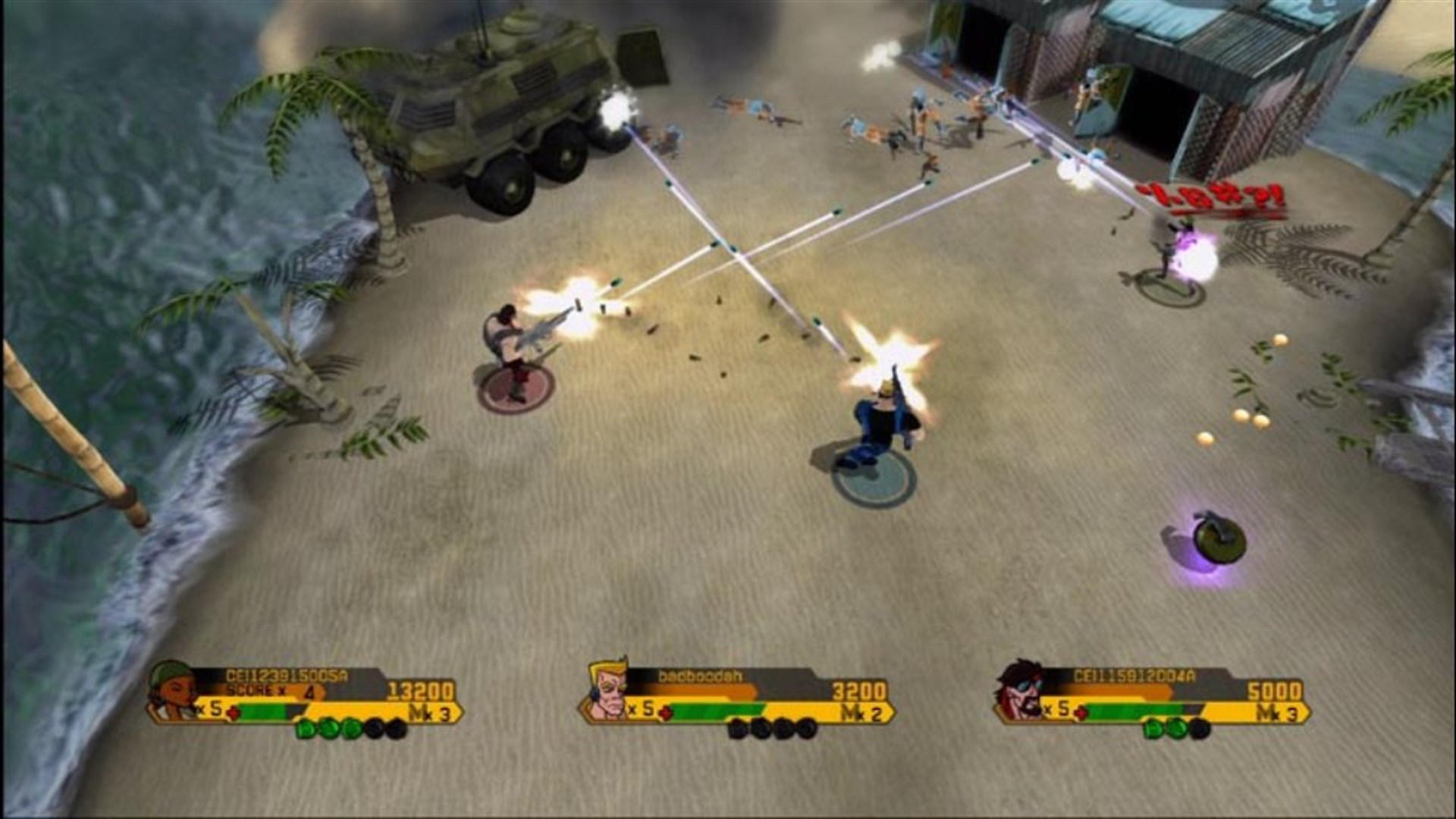Click the green grenade icon in the rightmost player HUD

point(1153,729)
